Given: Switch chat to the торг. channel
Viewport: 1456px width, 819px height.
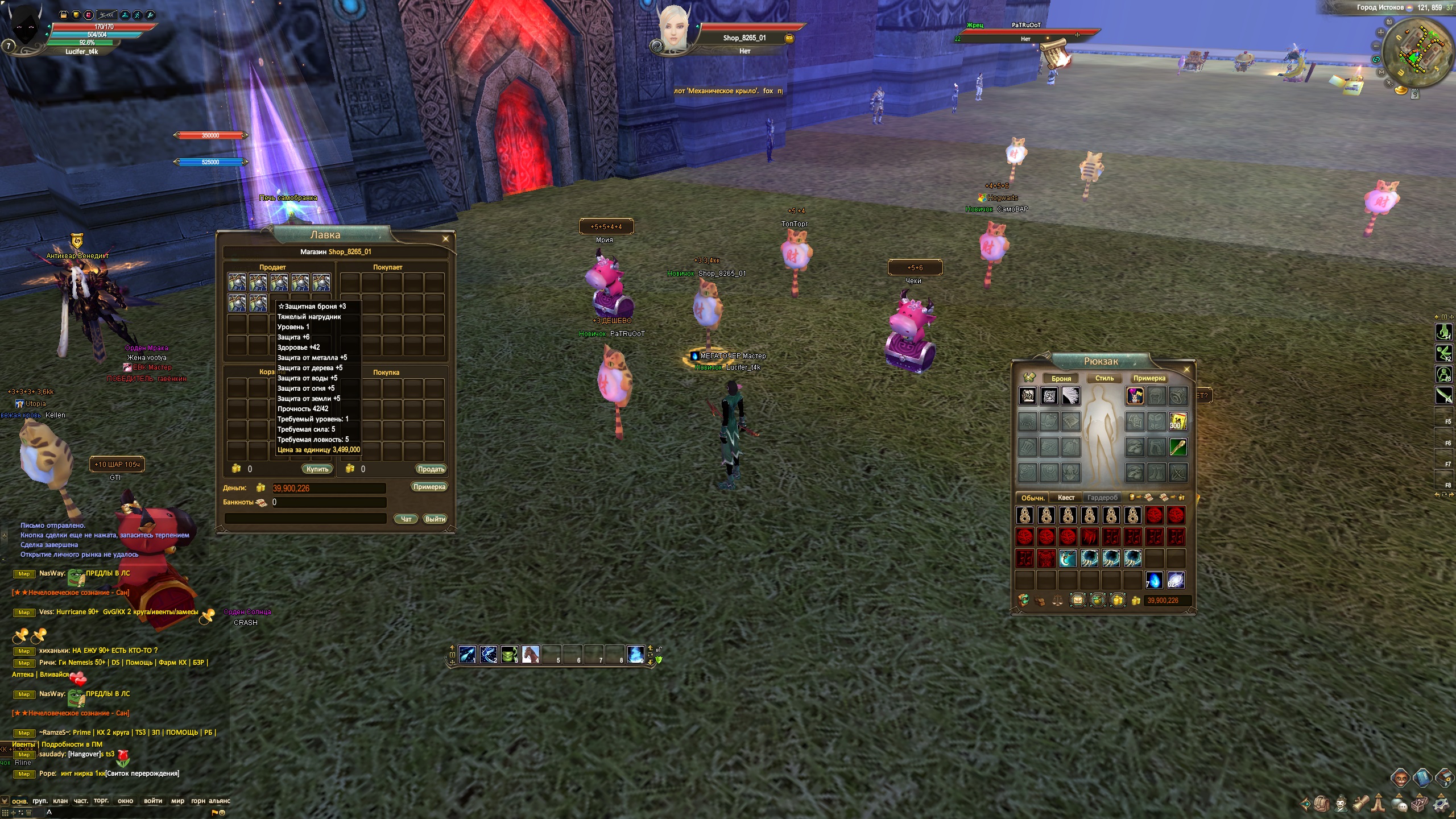Looking at the screenshot, I should coord(101,801).
